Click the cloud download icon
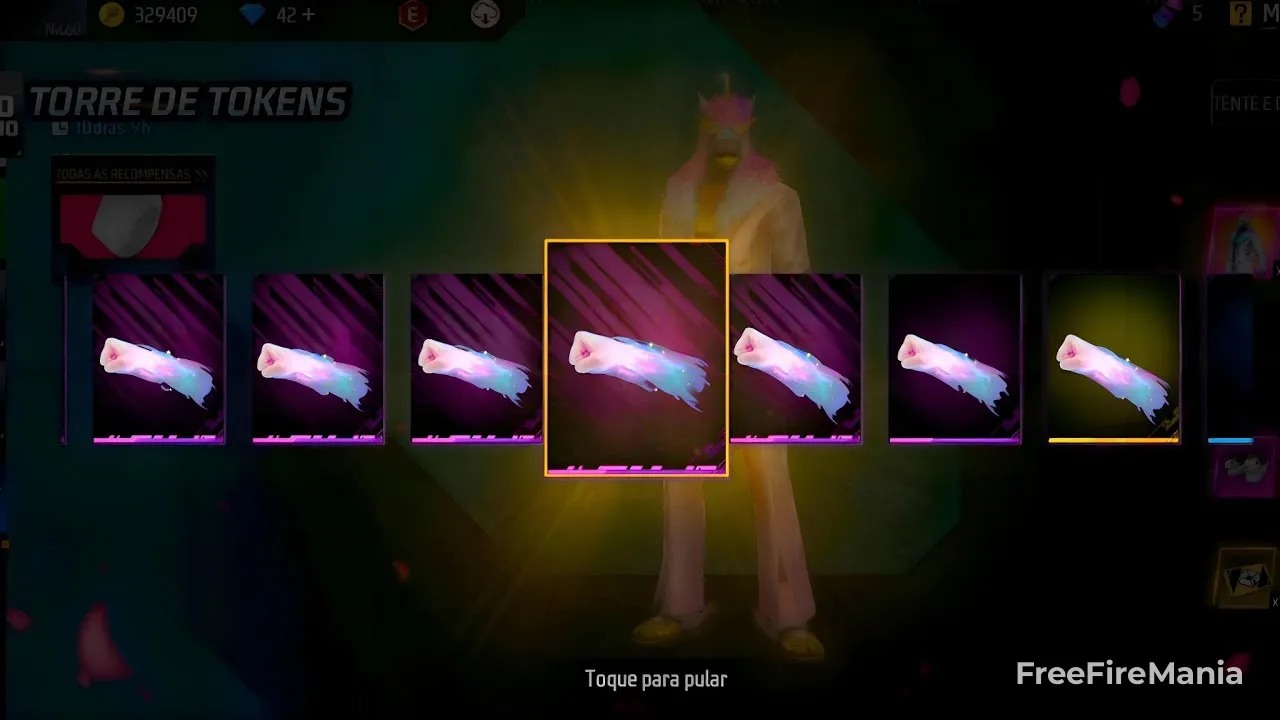1280x720 pixels. [484, 16]
